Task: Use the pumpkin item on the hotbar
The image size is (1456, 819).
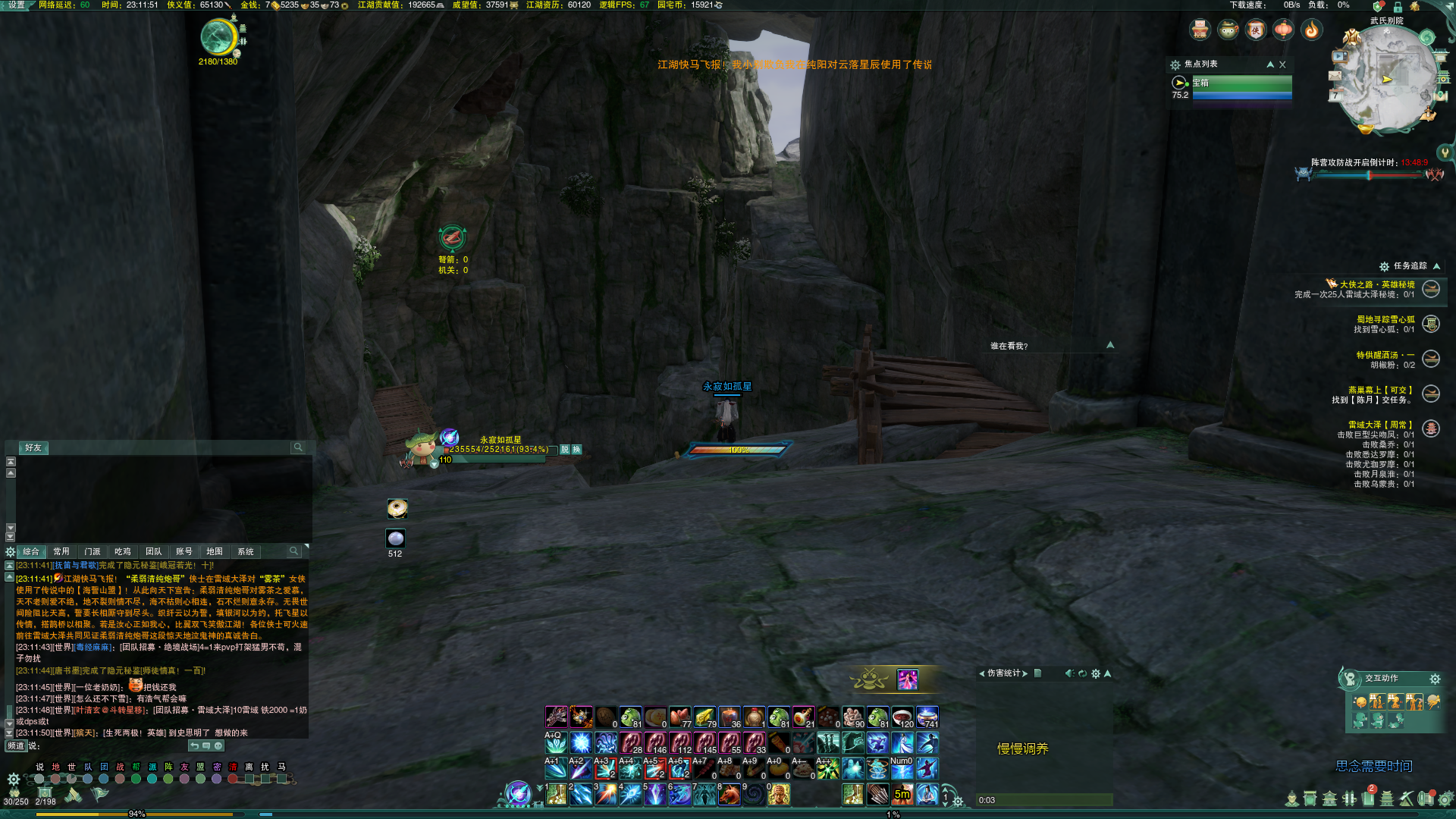Action: pyautogui.click(x=778, y=769)
